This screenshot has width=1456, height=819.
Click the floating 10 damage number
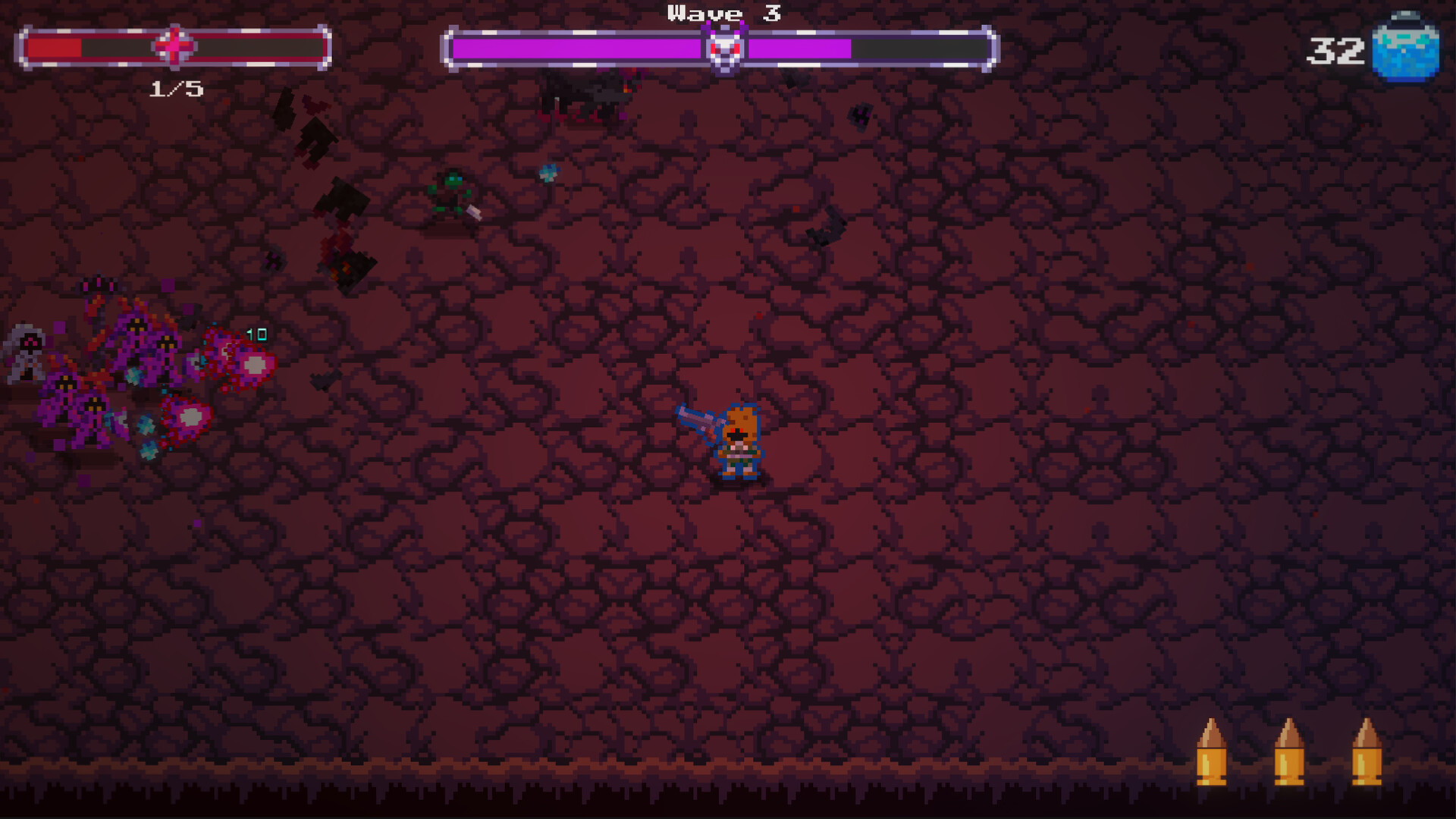(256, 332)
